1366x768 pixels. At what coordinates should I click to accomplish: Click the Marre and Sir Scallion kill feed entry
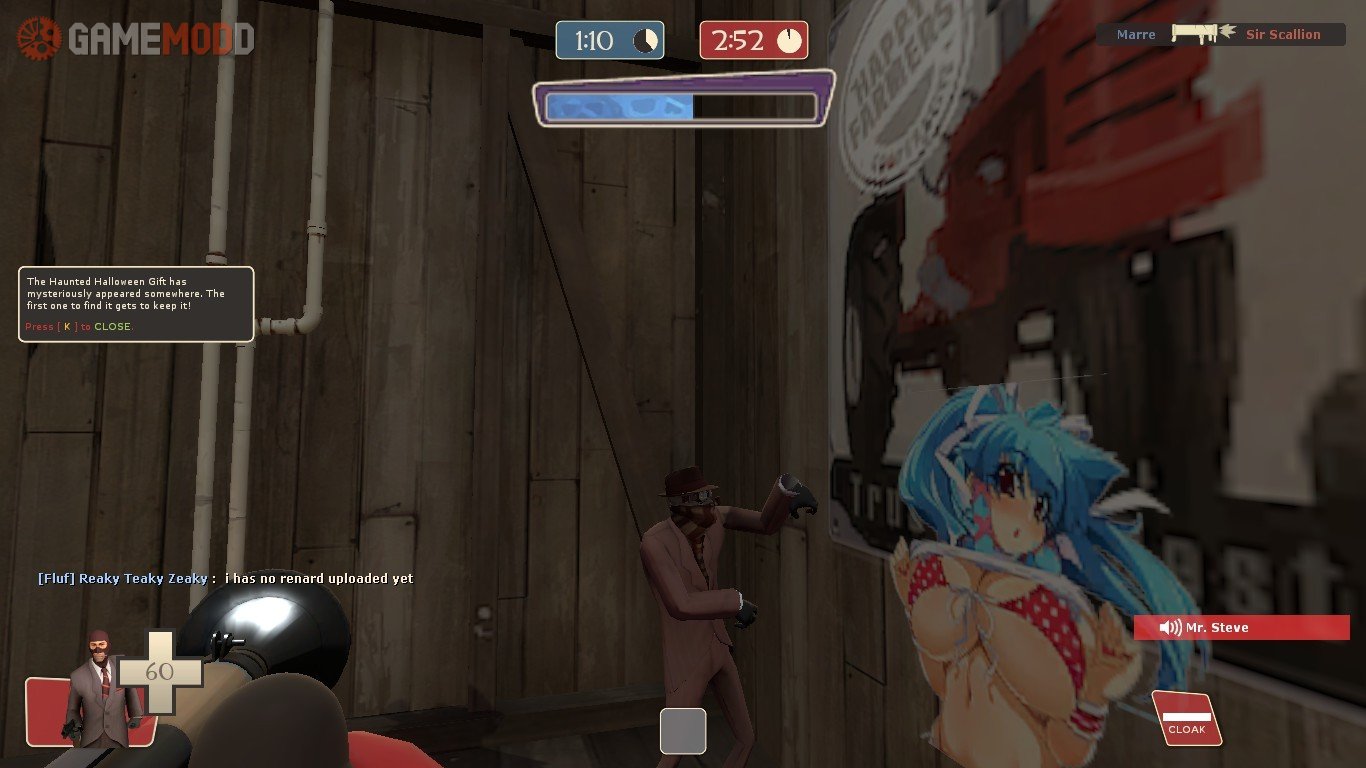tap(1220, 34)
